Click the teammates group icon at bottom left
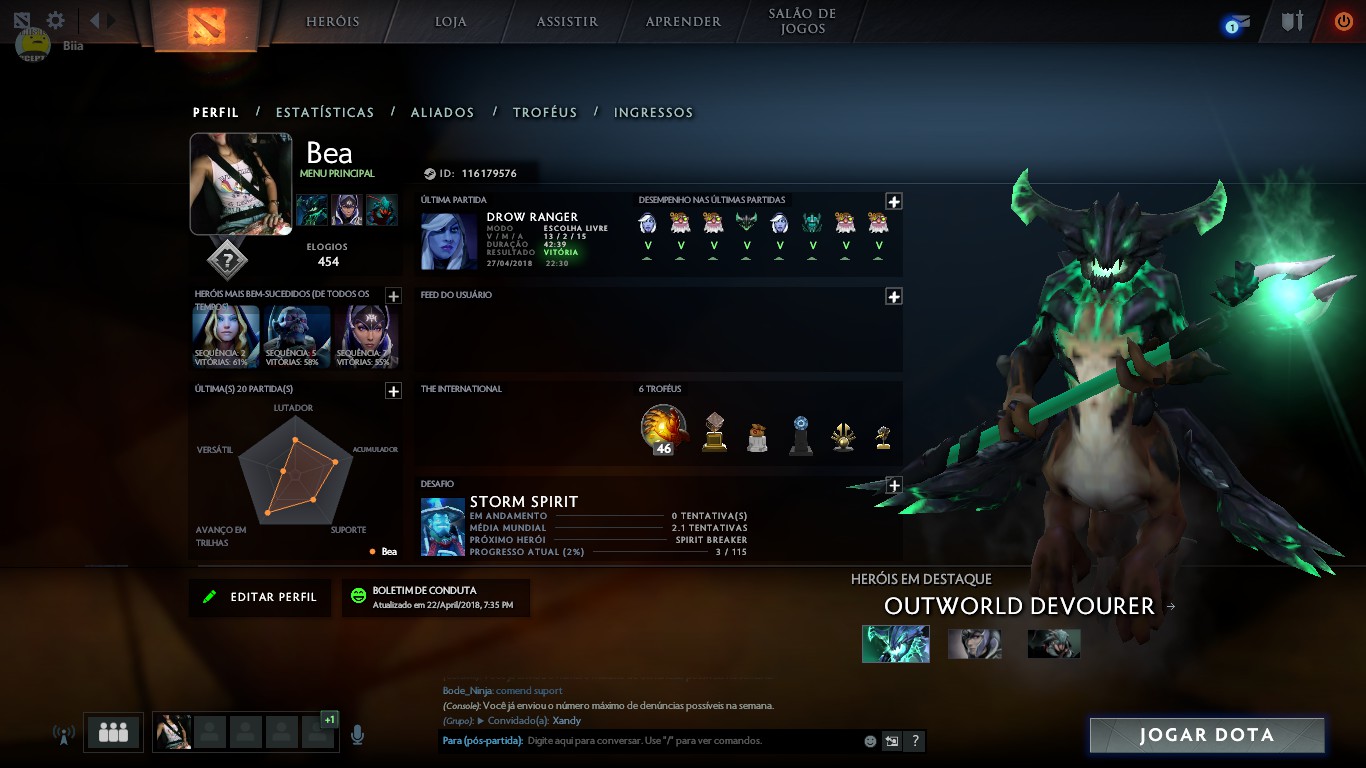 [x=112, y=733]
